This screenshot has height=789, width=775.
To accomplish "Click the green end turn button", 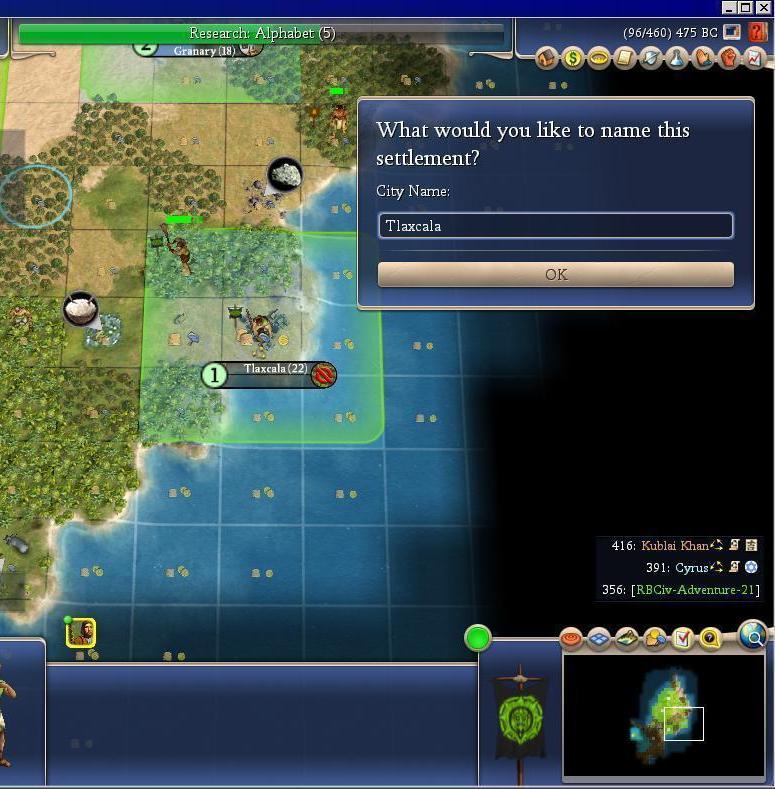I will pos(478,637).
